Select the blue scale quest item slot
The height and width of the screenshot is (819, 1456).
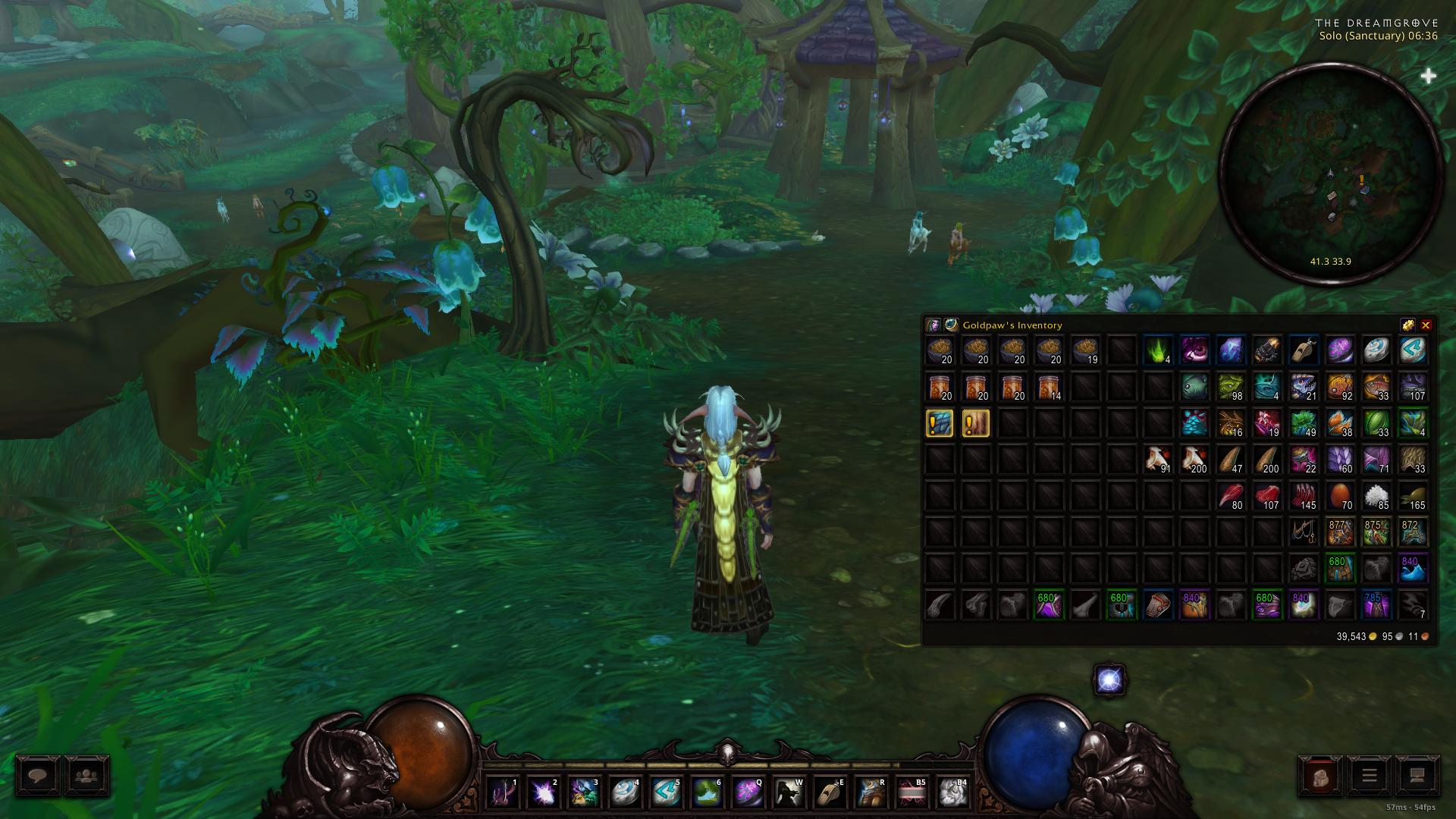pyautogui.click(x=940, y=423)
